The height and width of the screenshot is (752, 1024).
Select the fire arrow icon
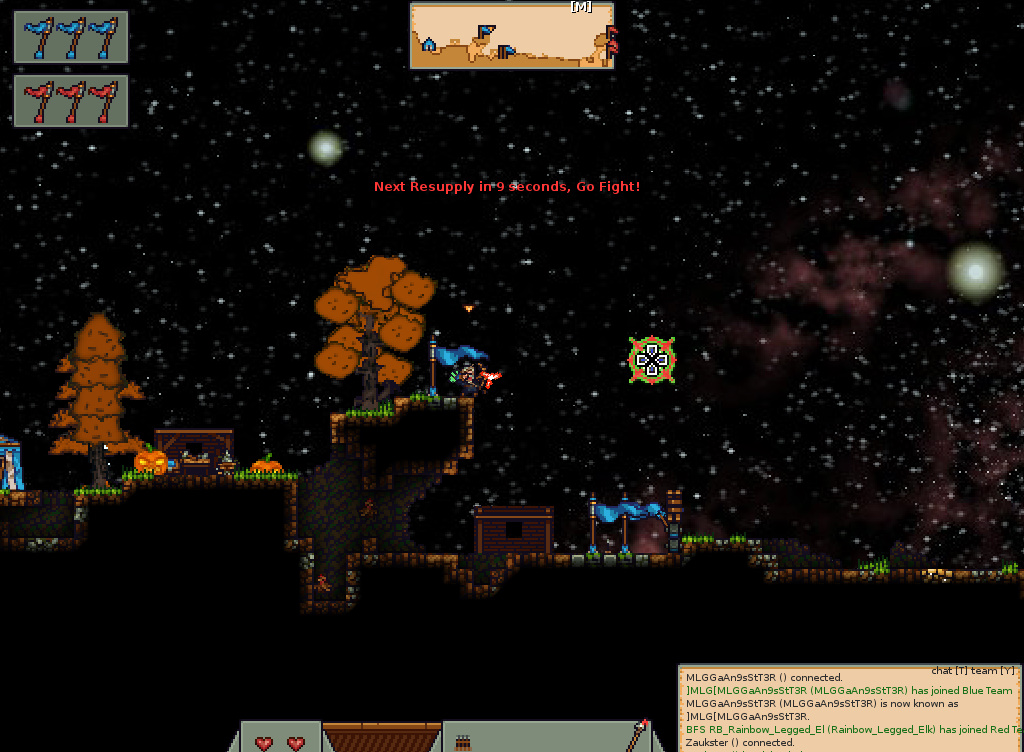[x=638, y=735]
